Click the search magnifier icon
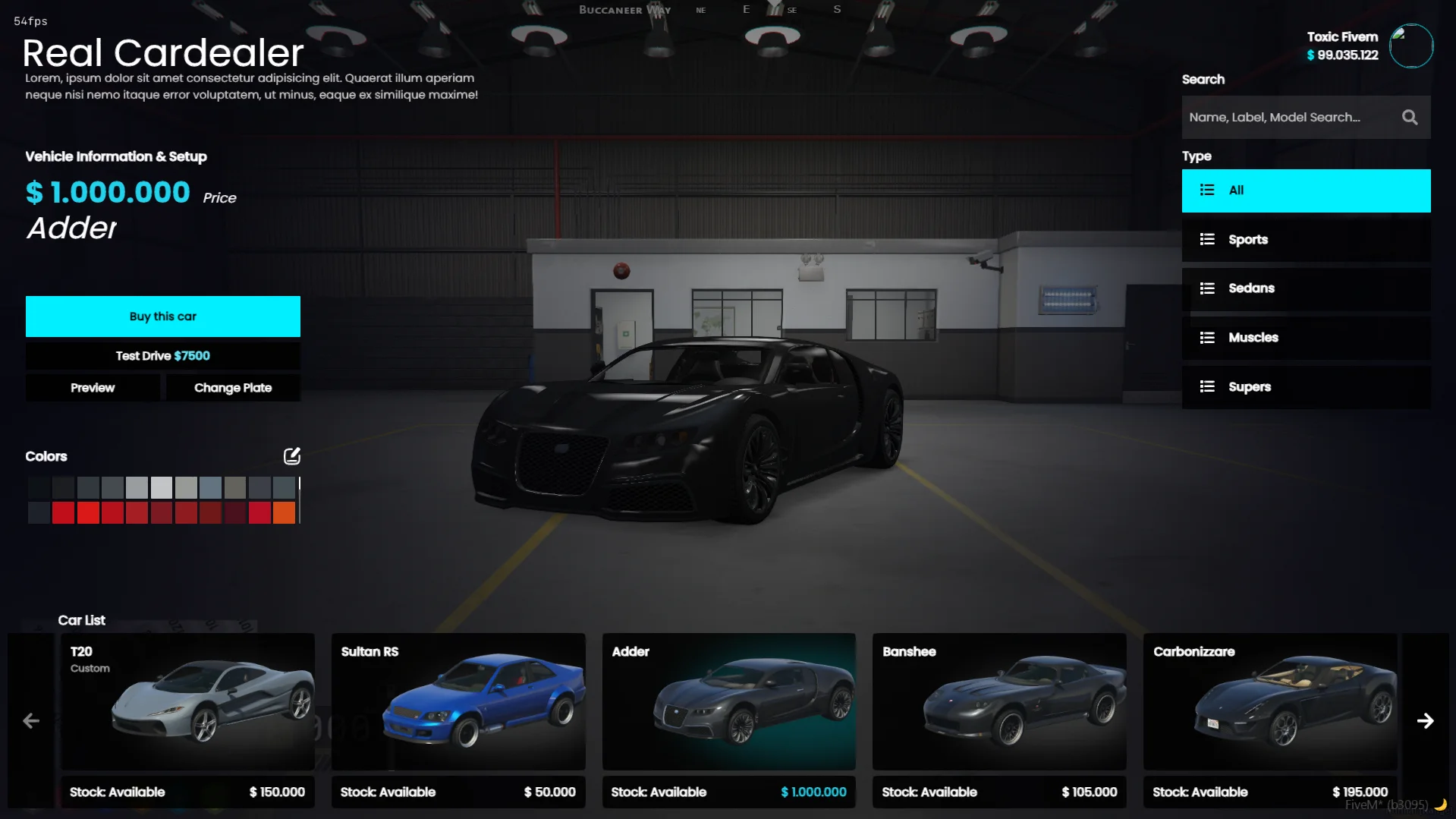Viewport: 1456px width, 819px height. pos(1410,117)
